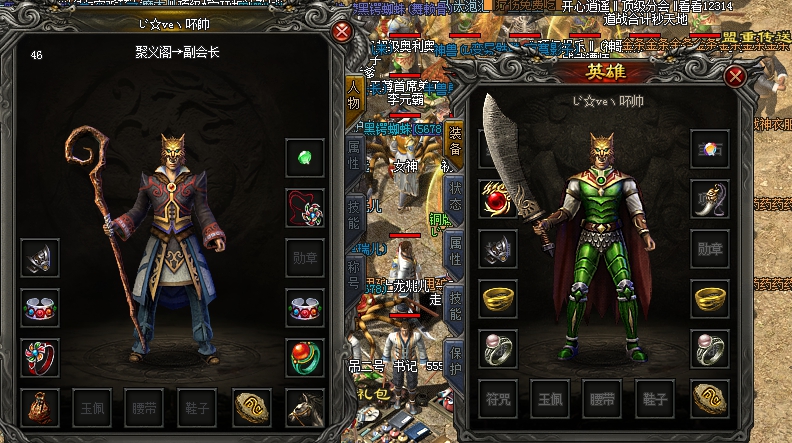Choose the hero's red orb necklace slot

click(497, 200)
